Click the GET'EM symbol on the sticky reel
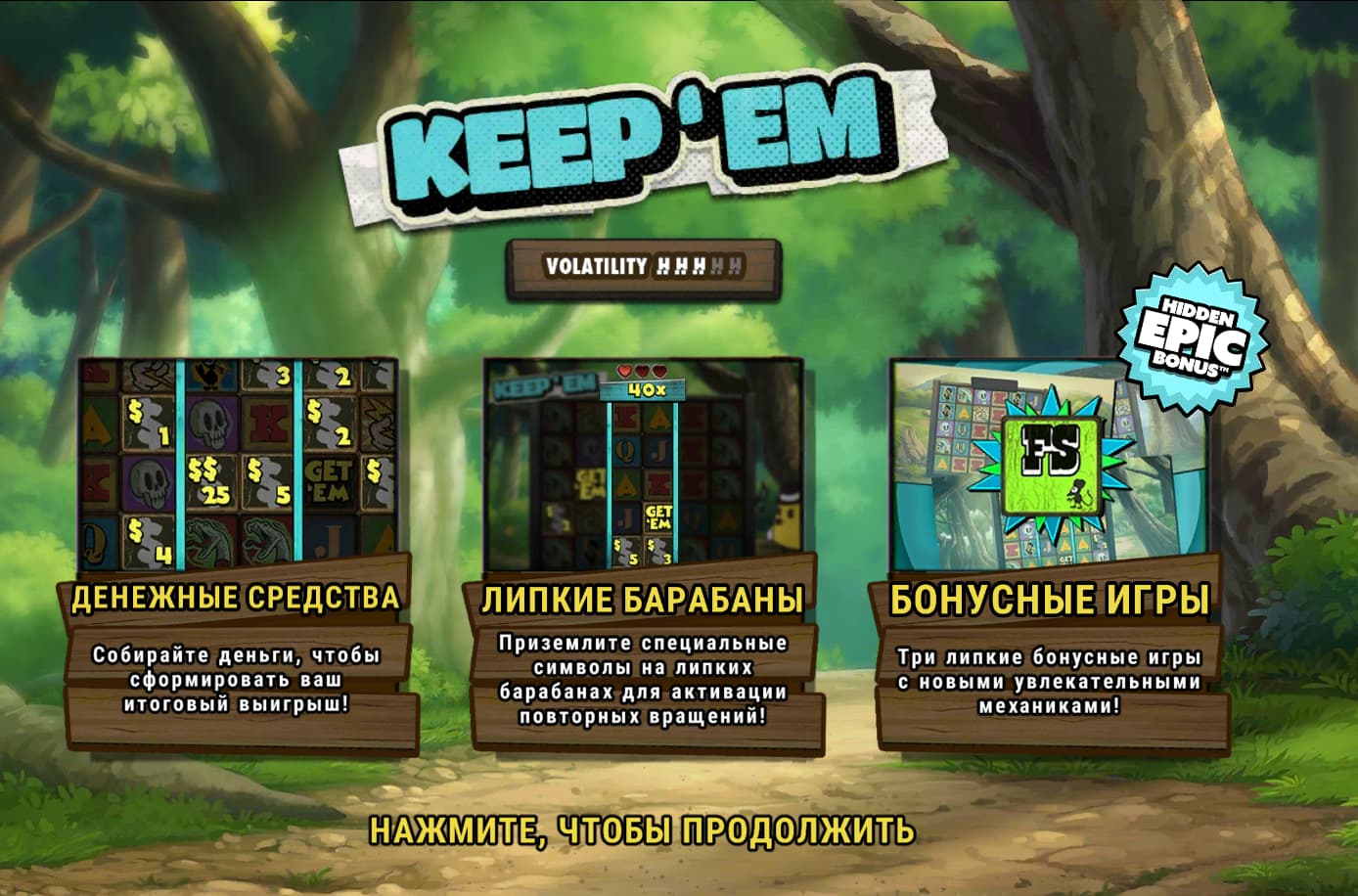Screen dimensions: 1358x896 click(658, 515)
